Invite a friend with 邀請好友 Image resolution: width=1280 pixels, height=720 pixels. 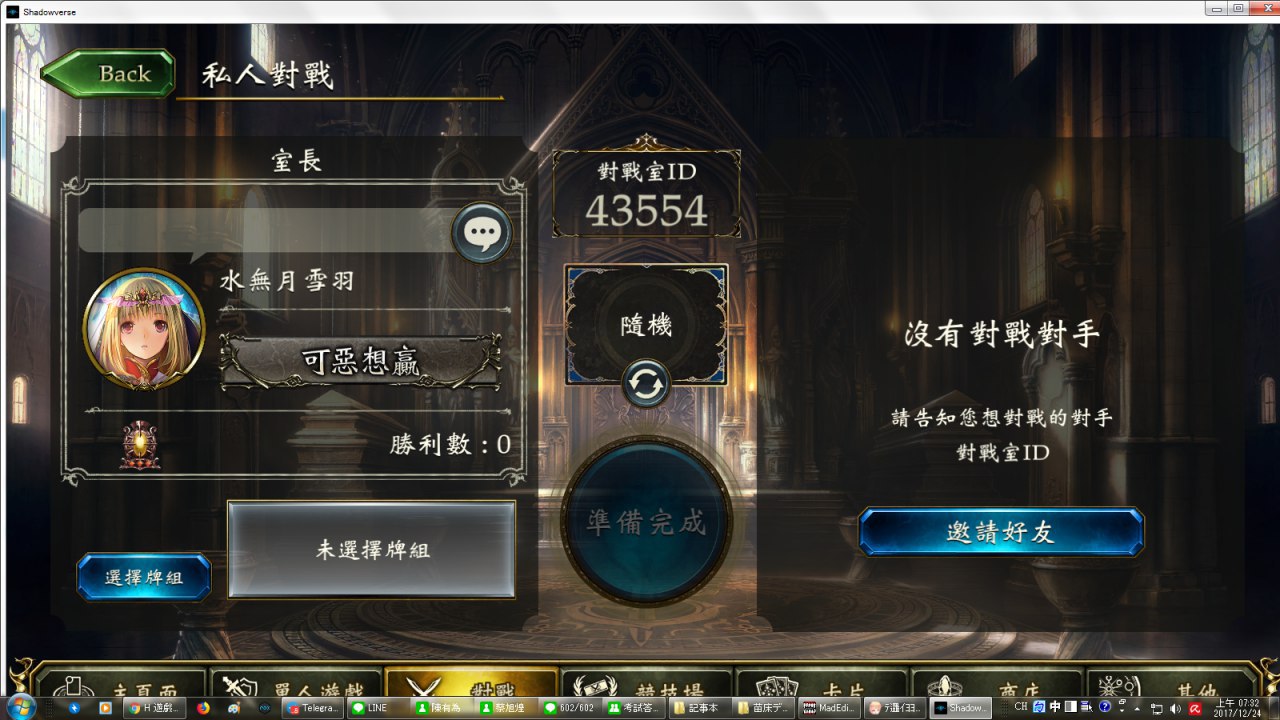click(1000, 532)
